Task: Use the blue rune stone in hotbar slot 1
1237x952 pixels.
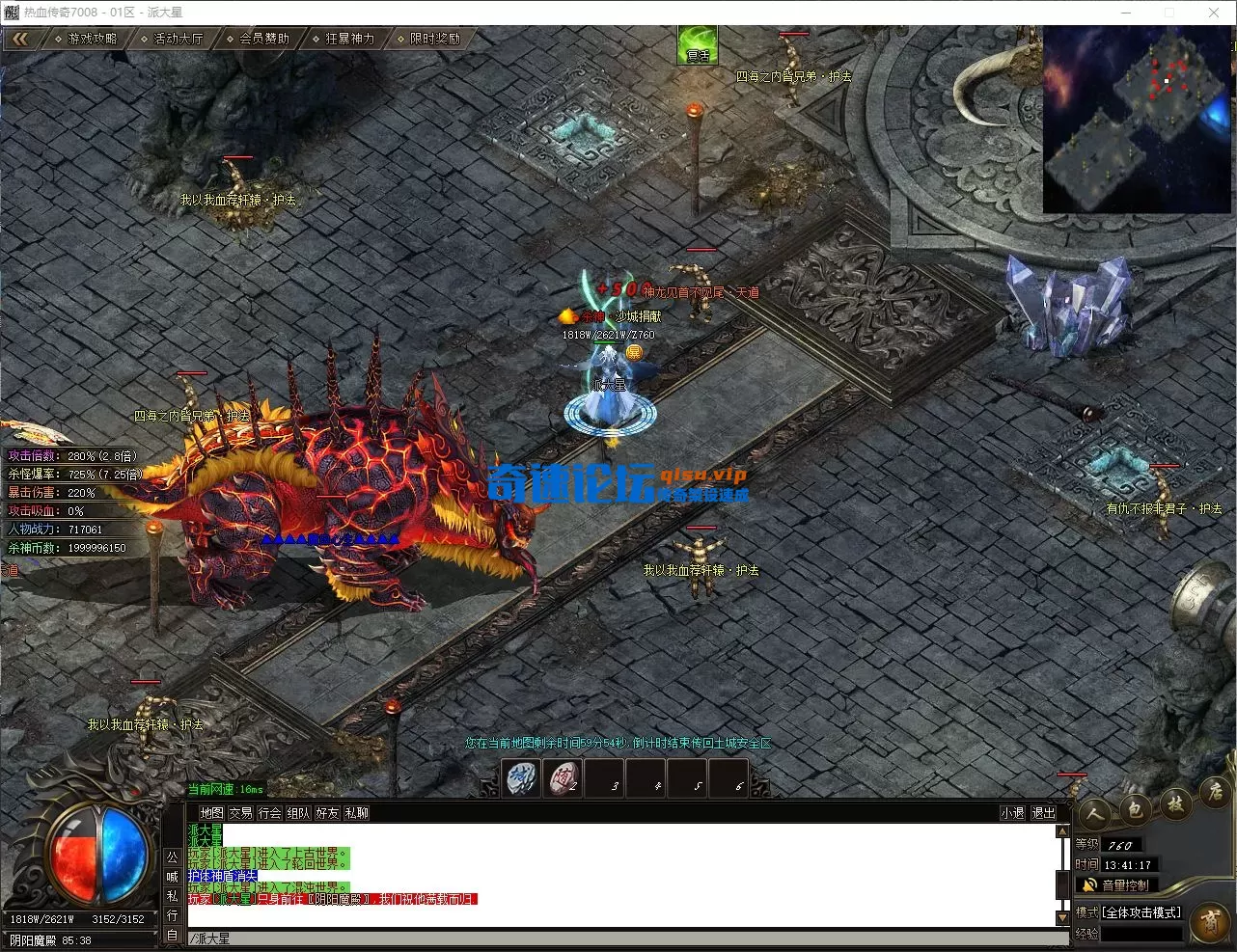Action: coord(522,778)
